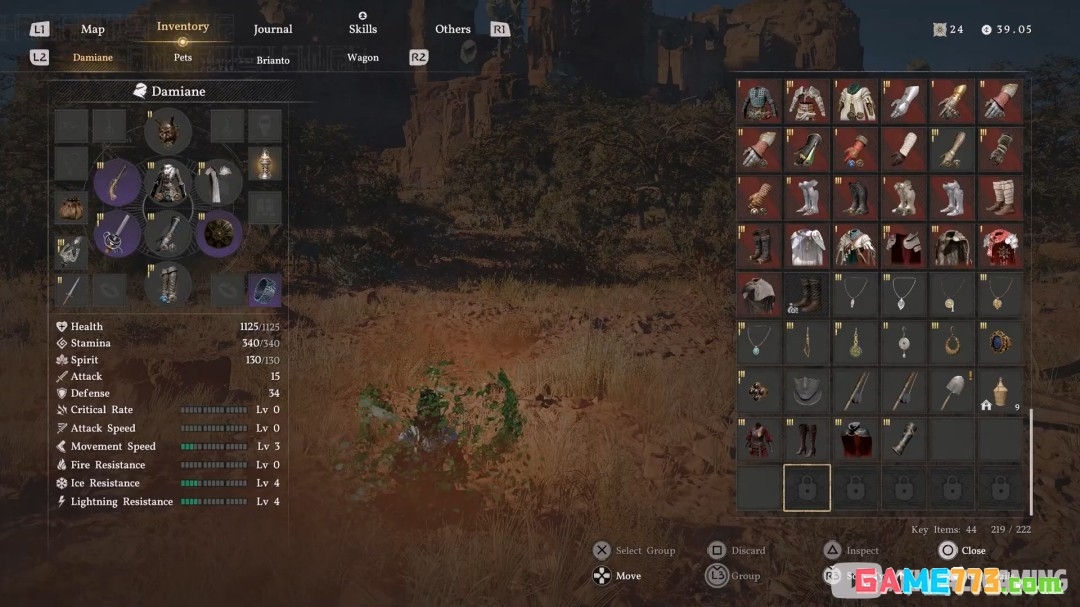Click the equipped chest armor slot
Screen dimensions: 1080x607
[167, 183]
